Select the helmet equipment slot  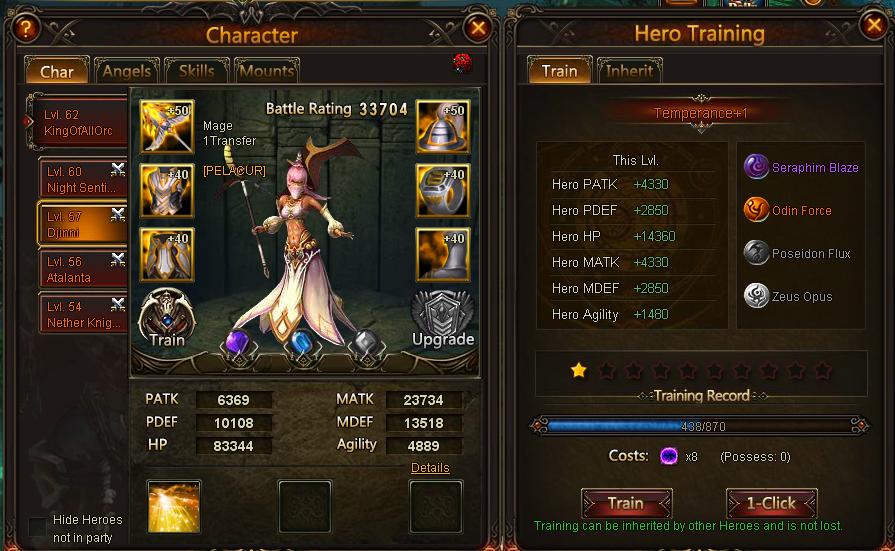pos(442,127)
